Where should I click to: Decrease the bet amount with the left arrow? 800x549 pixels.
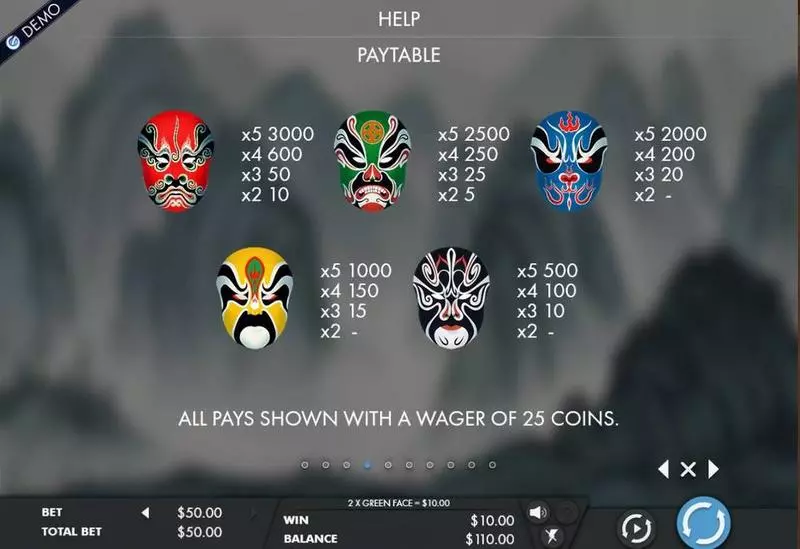pyautogui.click(x=145, y=513)
